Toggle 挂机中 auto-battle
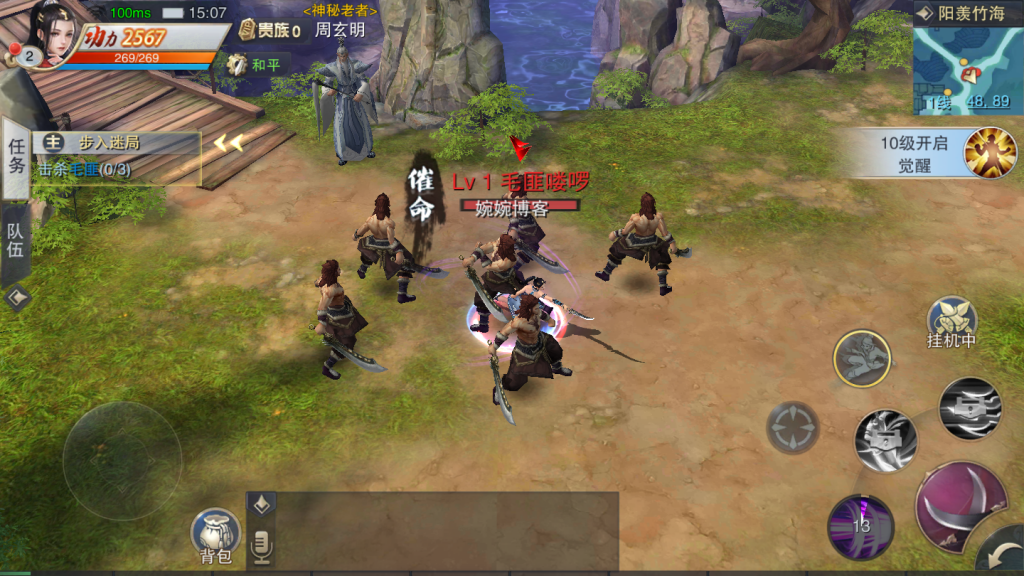1024x576 pixels. point(951,322)
